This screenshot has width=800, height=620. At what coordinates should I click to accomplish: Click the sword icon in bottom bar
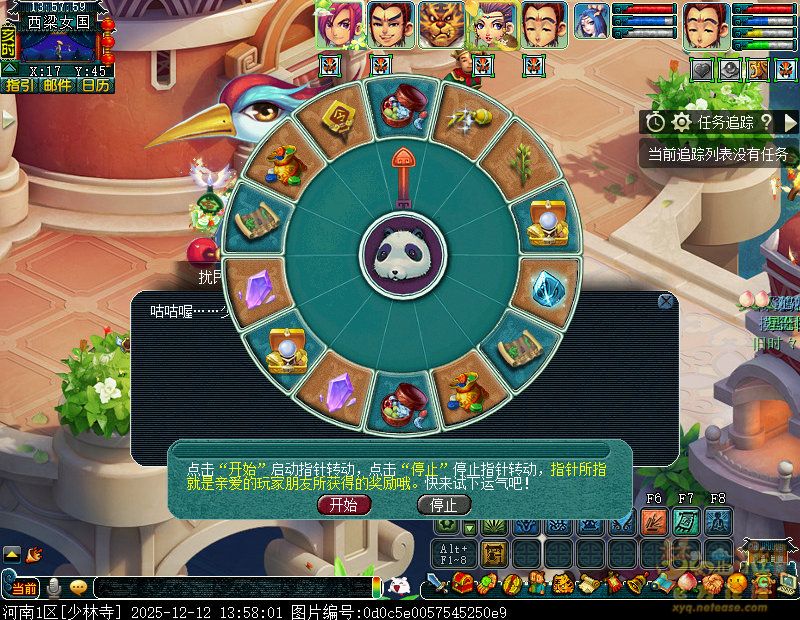tap(435, 584)
